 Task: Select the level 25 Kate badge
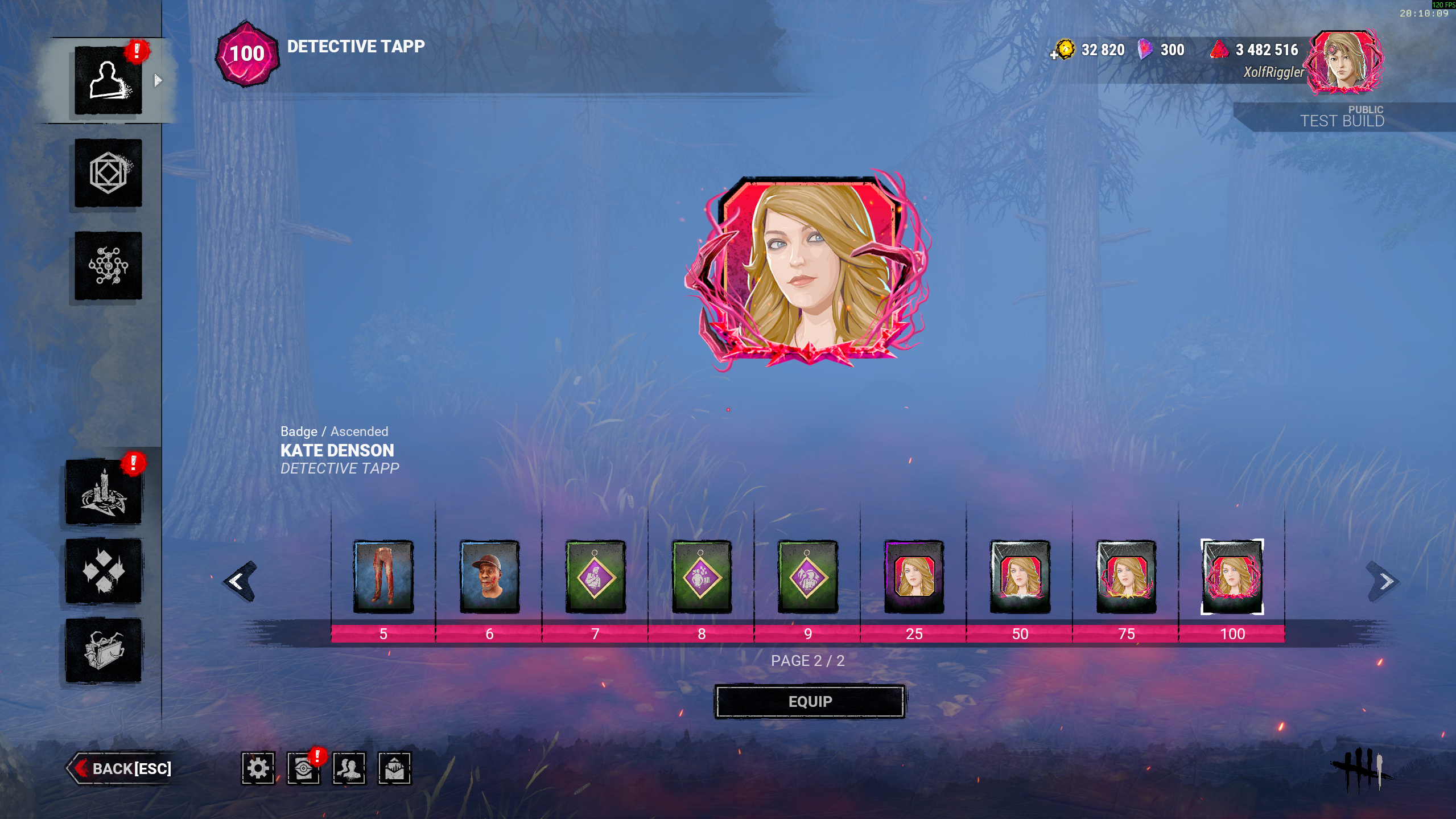(914, 576)
